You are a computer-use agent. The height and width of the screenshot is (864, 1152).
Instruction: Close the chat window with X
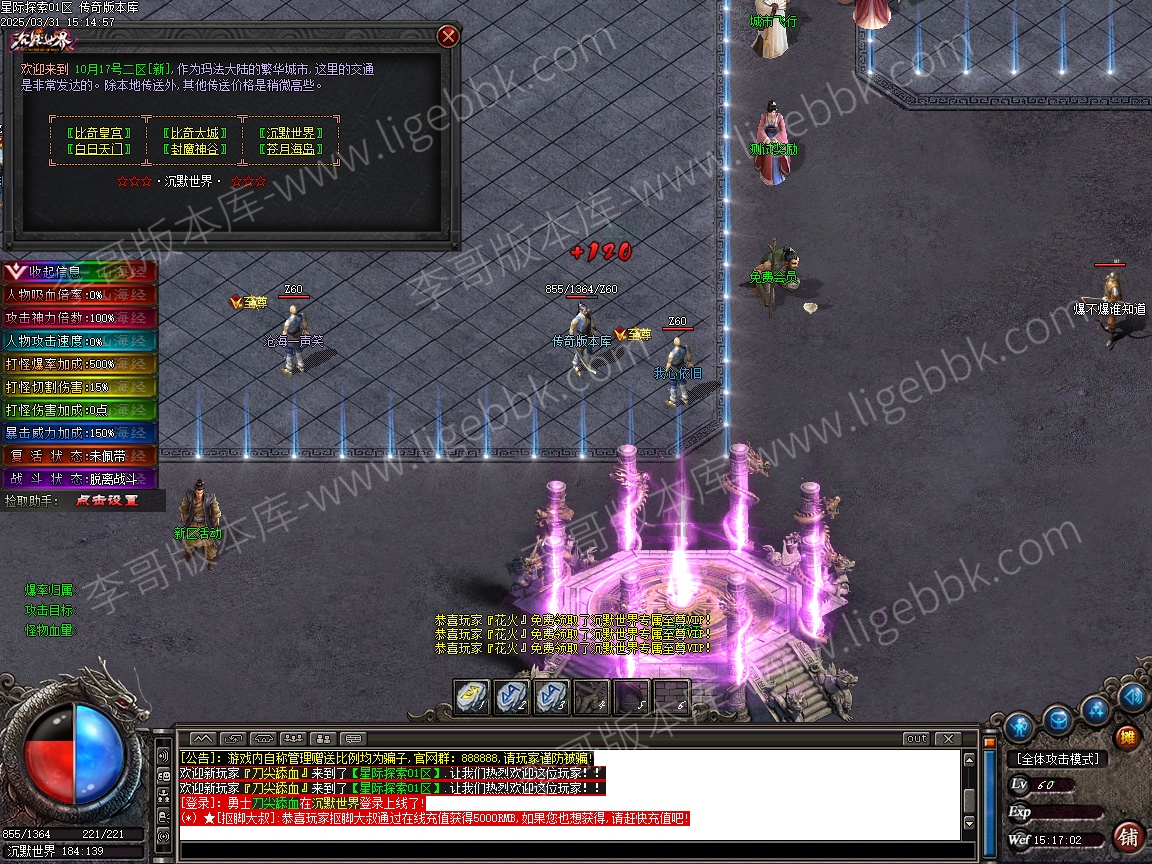click(x=946, y=739)
